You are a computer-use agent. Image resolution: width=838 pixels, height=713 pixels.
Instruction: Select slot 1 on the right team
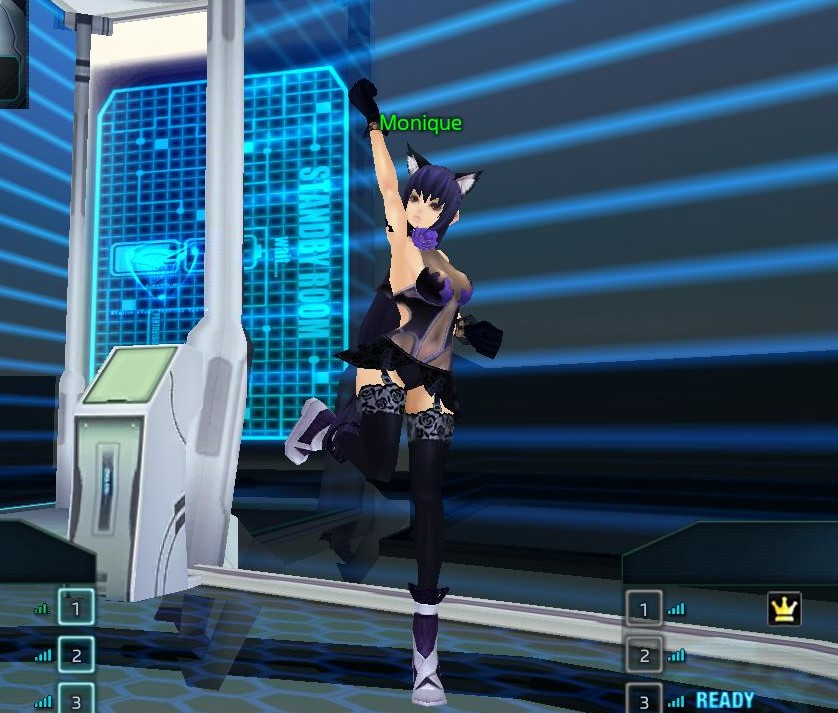tap(644, 609)
